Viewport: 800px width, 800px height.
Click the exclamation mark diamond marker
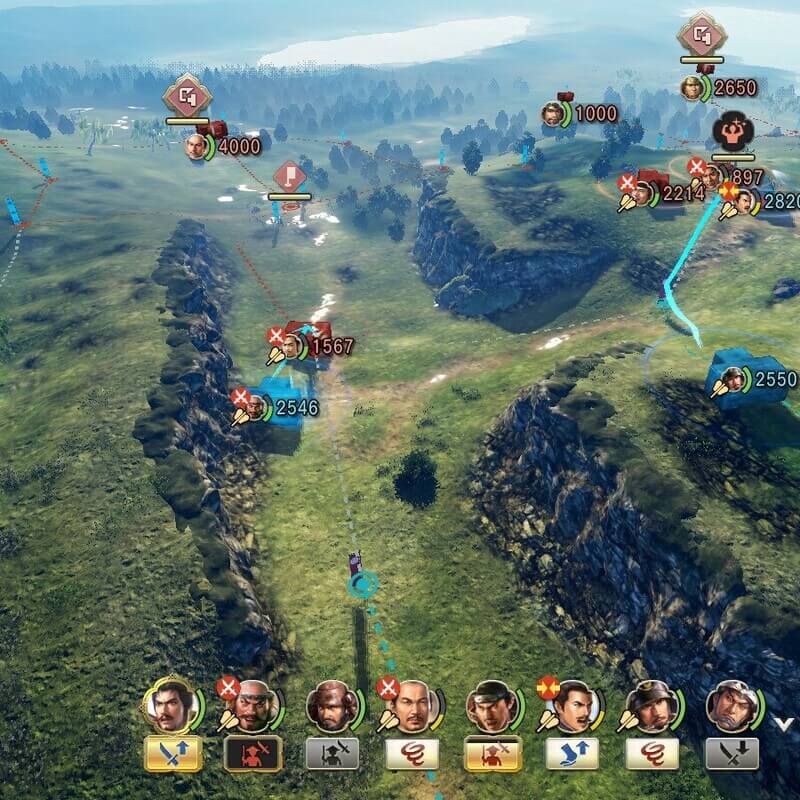[289, 179]
